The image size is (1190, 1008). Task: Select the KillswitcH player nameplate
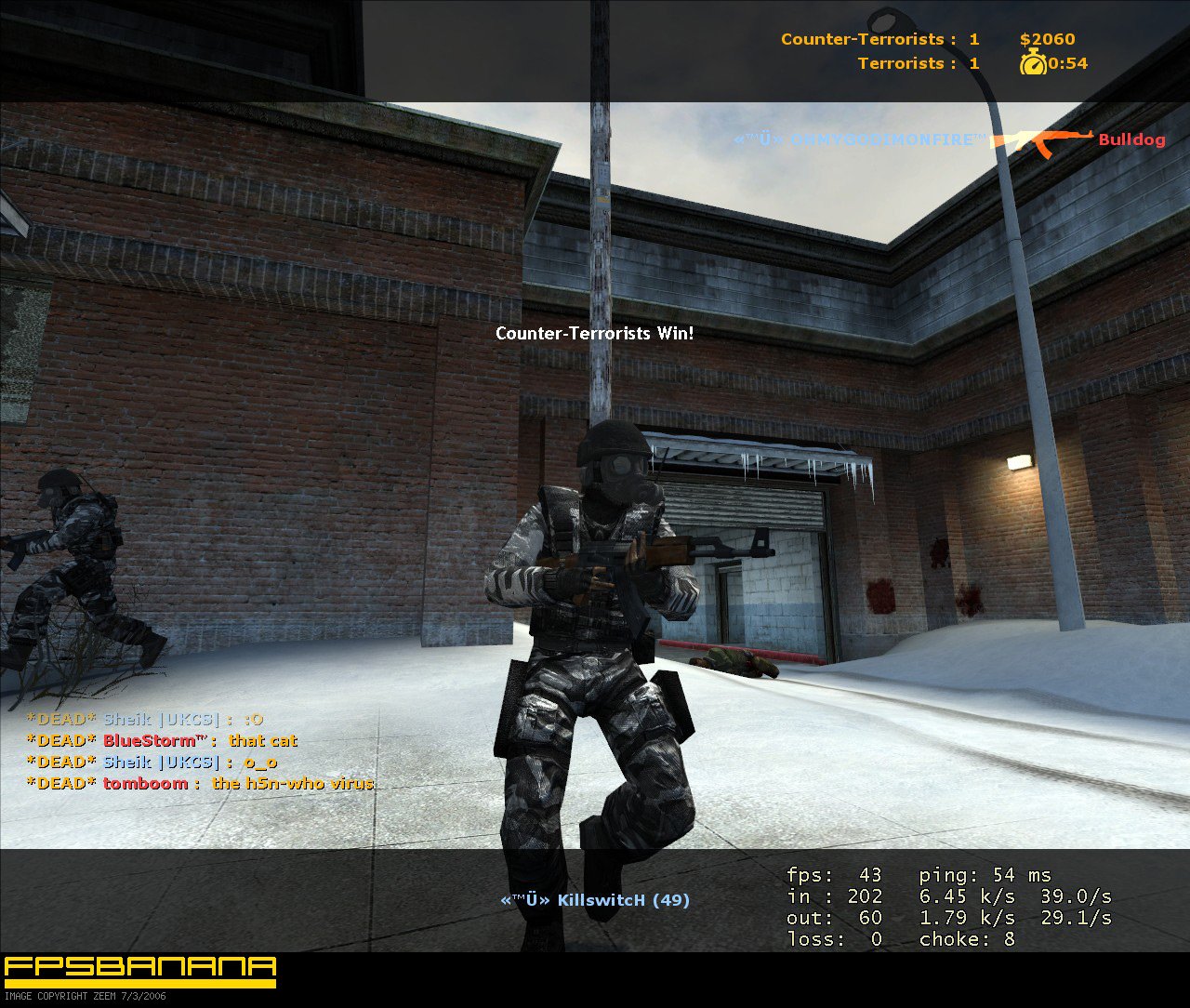point(595,899)
